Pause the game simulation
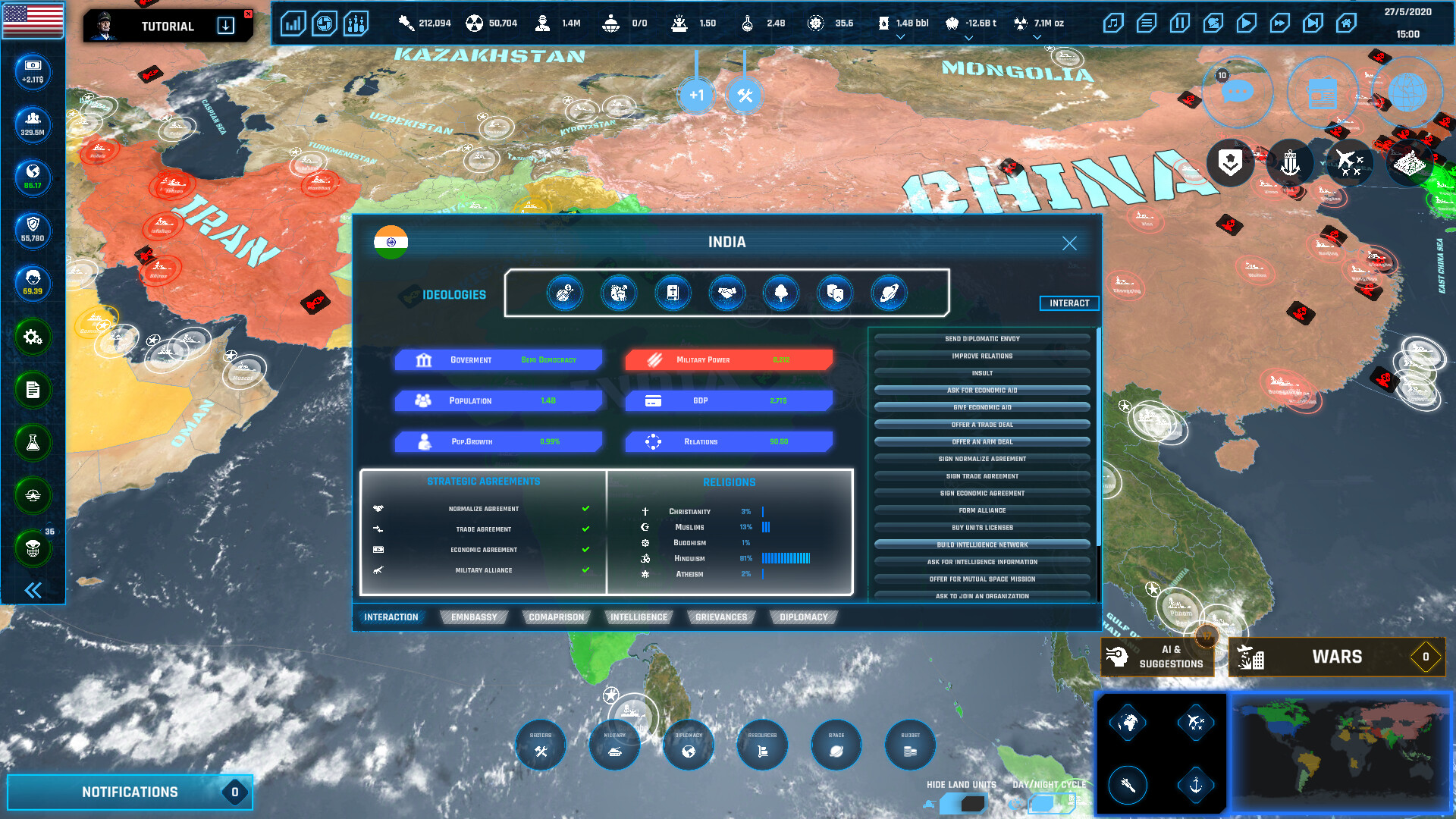Screen dimensions: 1456x819 point(1179,24)
